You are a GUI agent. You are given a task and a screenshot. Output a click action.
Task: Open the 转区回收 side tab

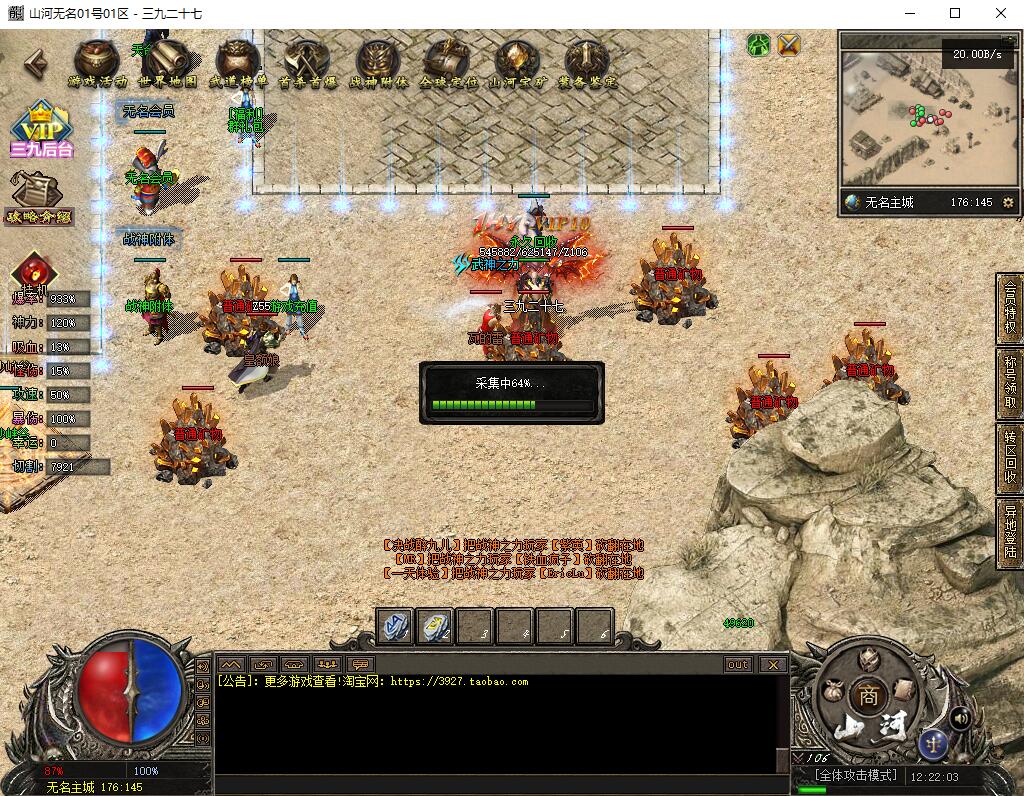click(x=1010, y=459)
